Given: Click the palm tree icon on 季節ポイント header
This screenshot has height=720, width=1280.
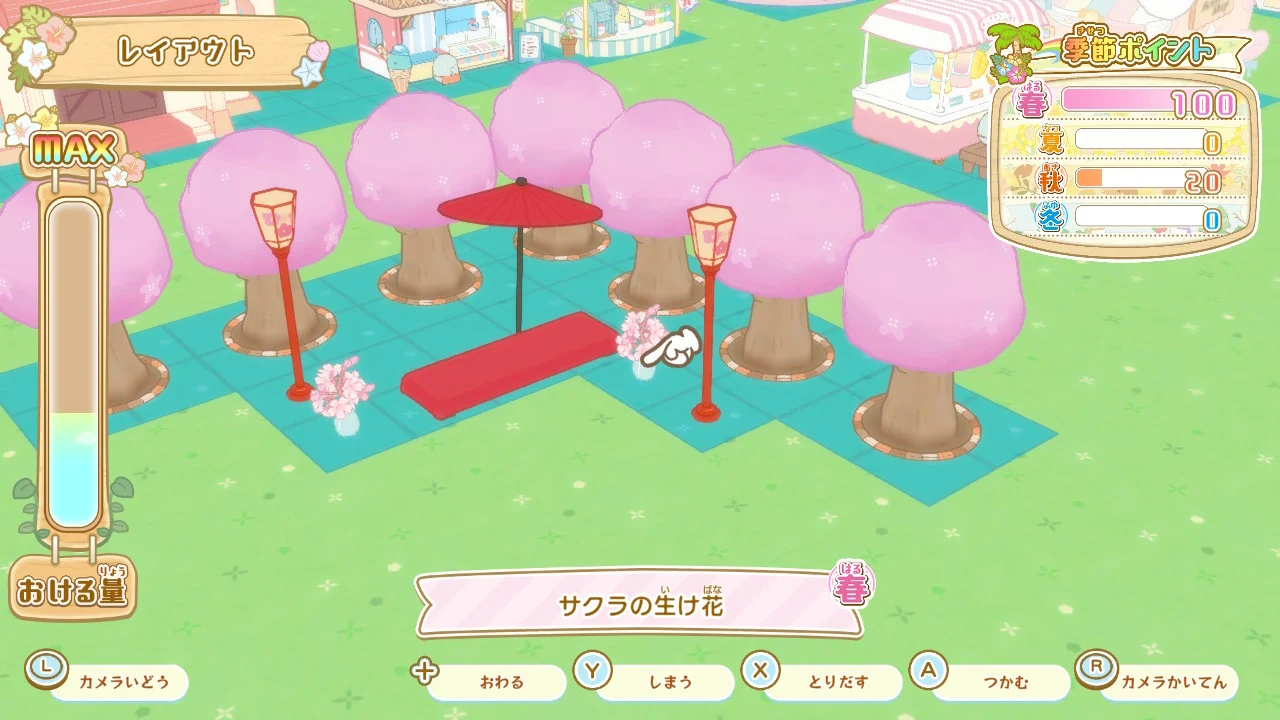Looking at the screenshot, I should point(1017,45).
